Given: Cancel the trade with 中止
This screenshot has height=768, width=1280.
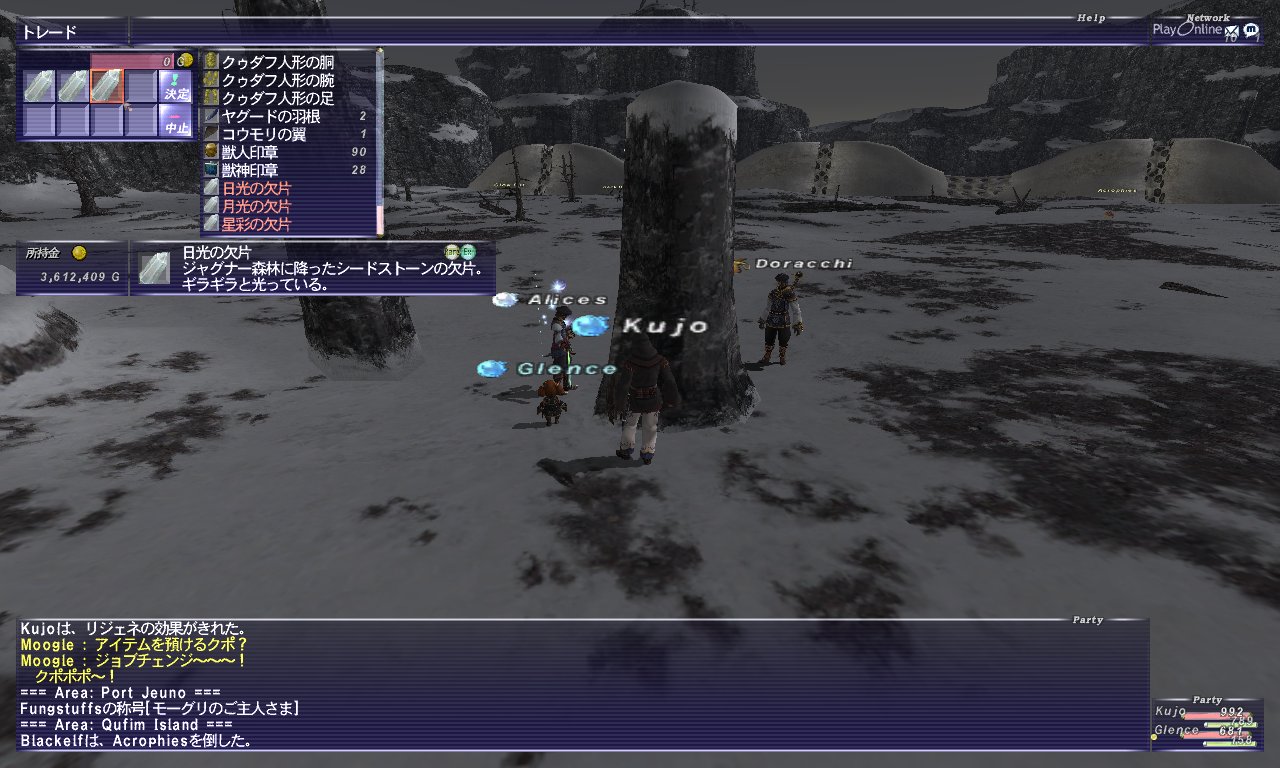Looking at the screenshot, I should pos(175,121).
